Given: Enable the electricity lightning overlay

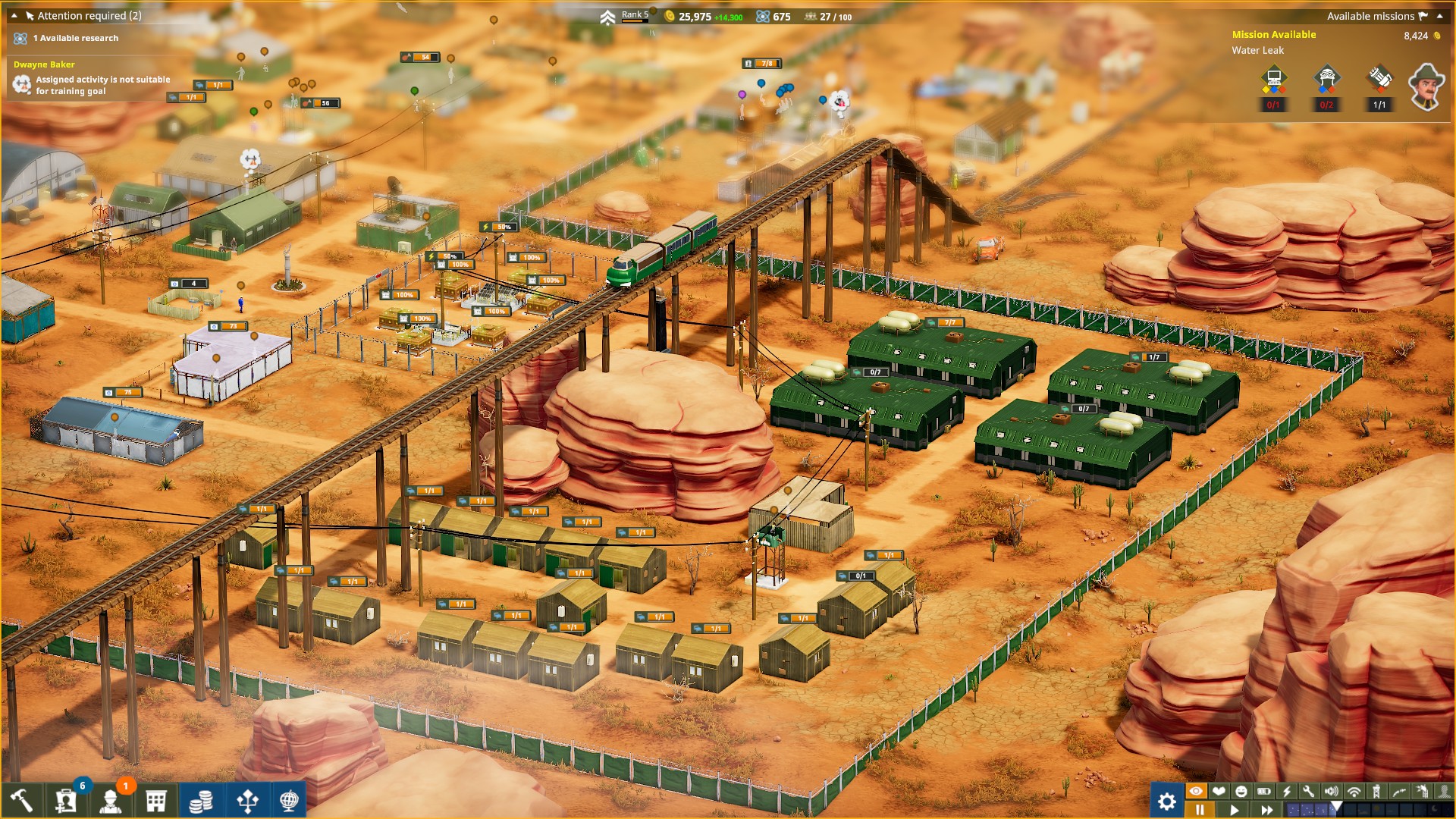Looking at the screenshot, I should (x=1286, y=791).
